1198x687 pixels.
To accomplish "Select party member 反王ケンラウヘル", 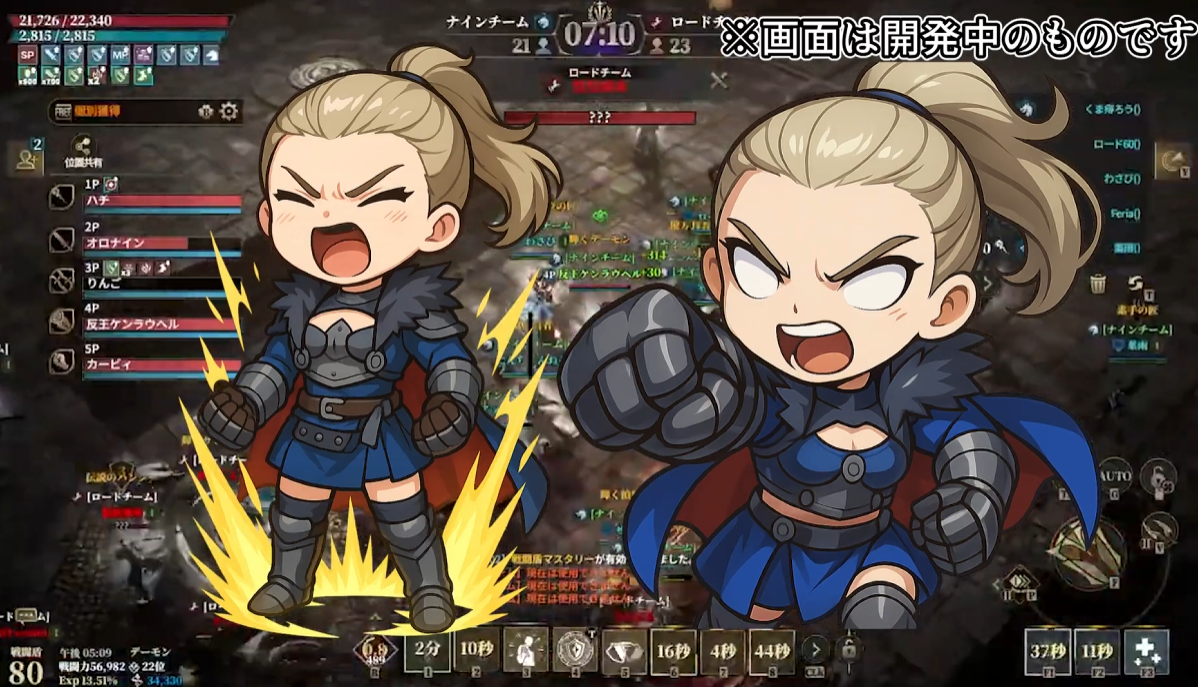I will click(162, 324).
